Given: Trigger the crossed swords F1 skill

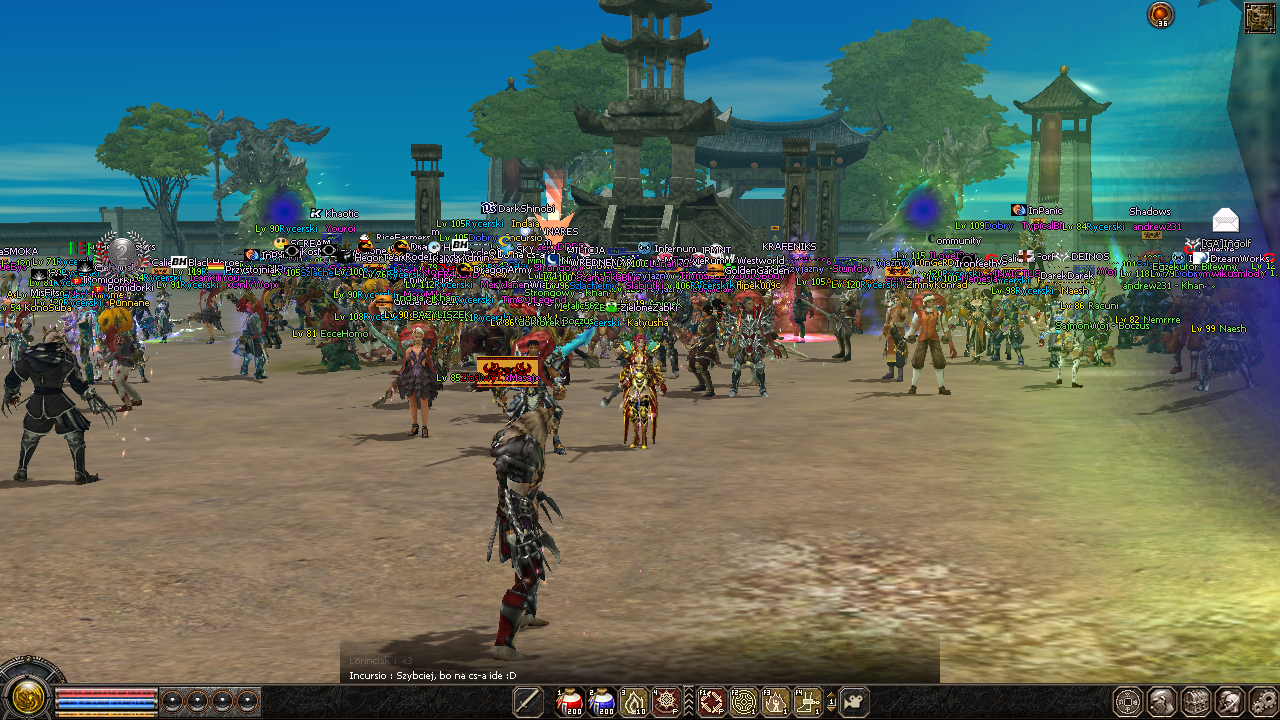Looking at the screenshot, I should [711, 702].
